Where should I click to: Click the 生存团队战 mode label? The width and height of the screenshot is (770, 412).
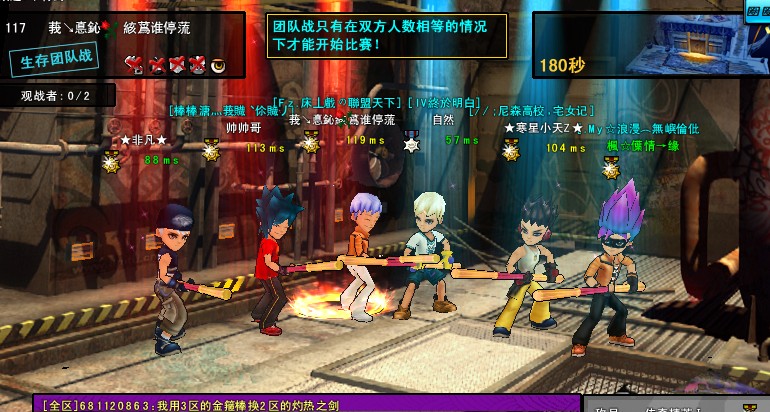(57, 58)
